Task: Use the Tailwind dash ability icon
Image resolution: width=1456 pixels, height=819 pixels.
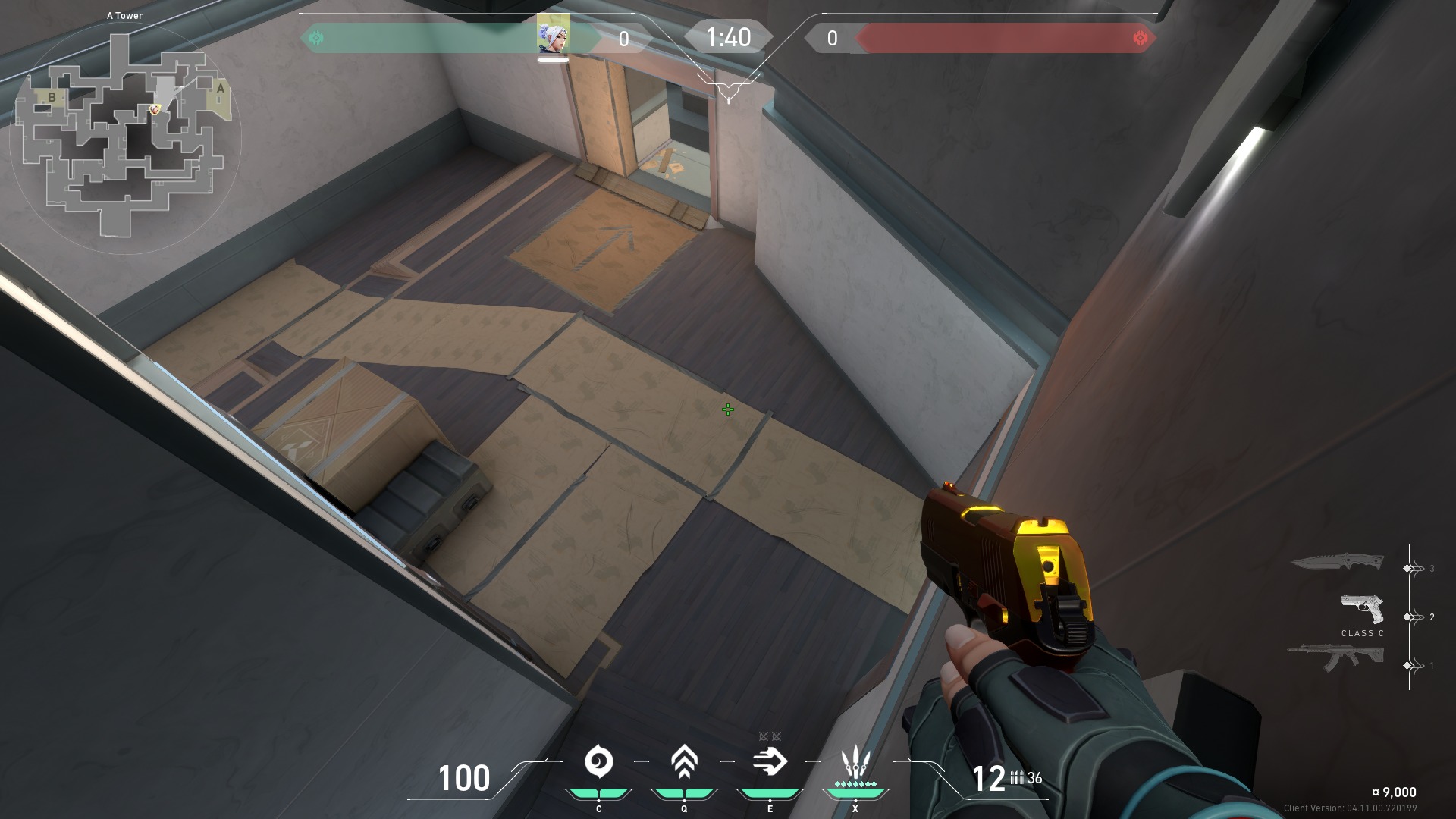Action: 770,761
